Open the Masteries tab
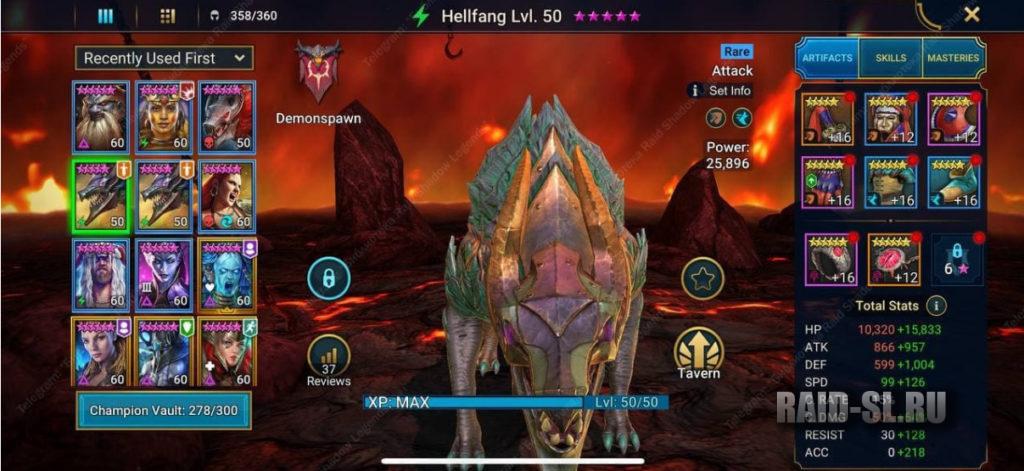The image size is (1024, 471). click(x=953, y=58)
